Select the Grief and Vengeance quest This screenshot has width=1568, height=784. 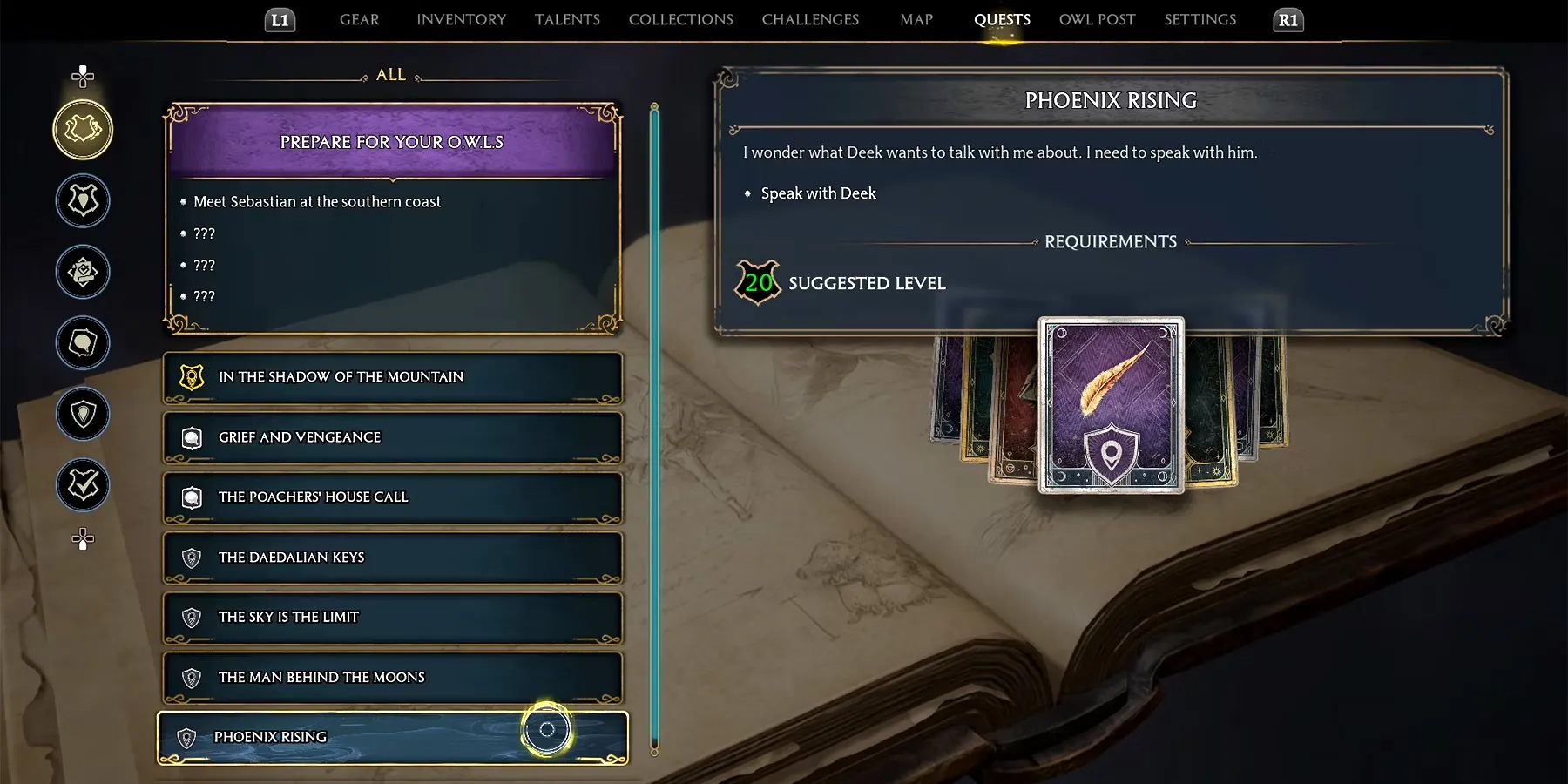click(392, 437)
